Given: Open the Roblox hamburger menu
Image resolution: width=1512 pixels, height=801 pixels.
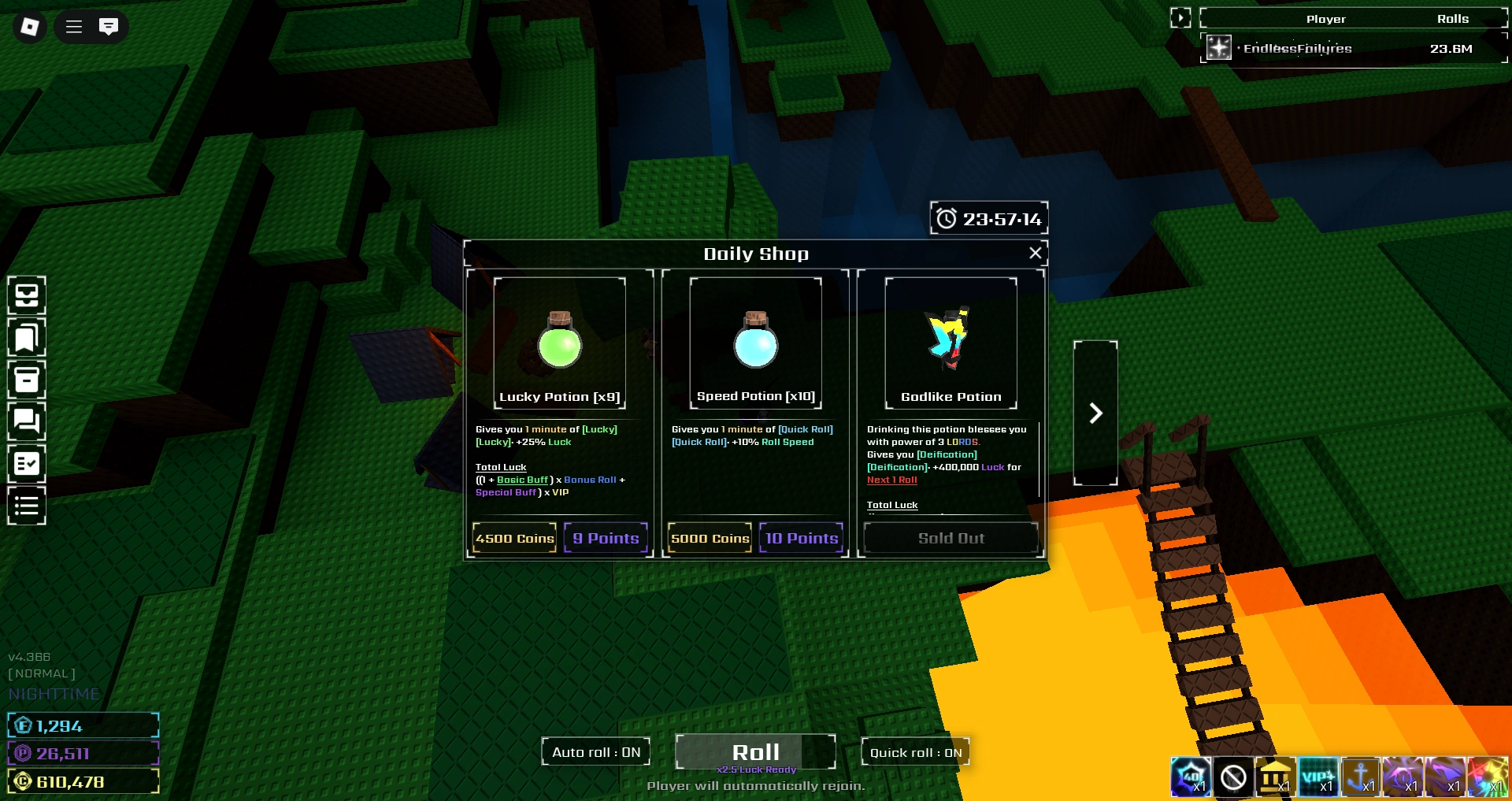Looking at the screenshot, I should [72, 26].
